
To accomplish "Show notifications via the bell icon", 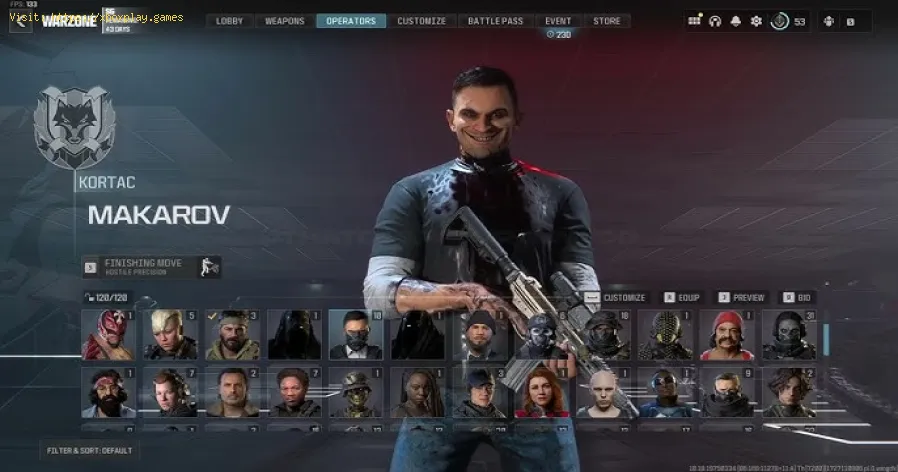I will click(736, 21).
